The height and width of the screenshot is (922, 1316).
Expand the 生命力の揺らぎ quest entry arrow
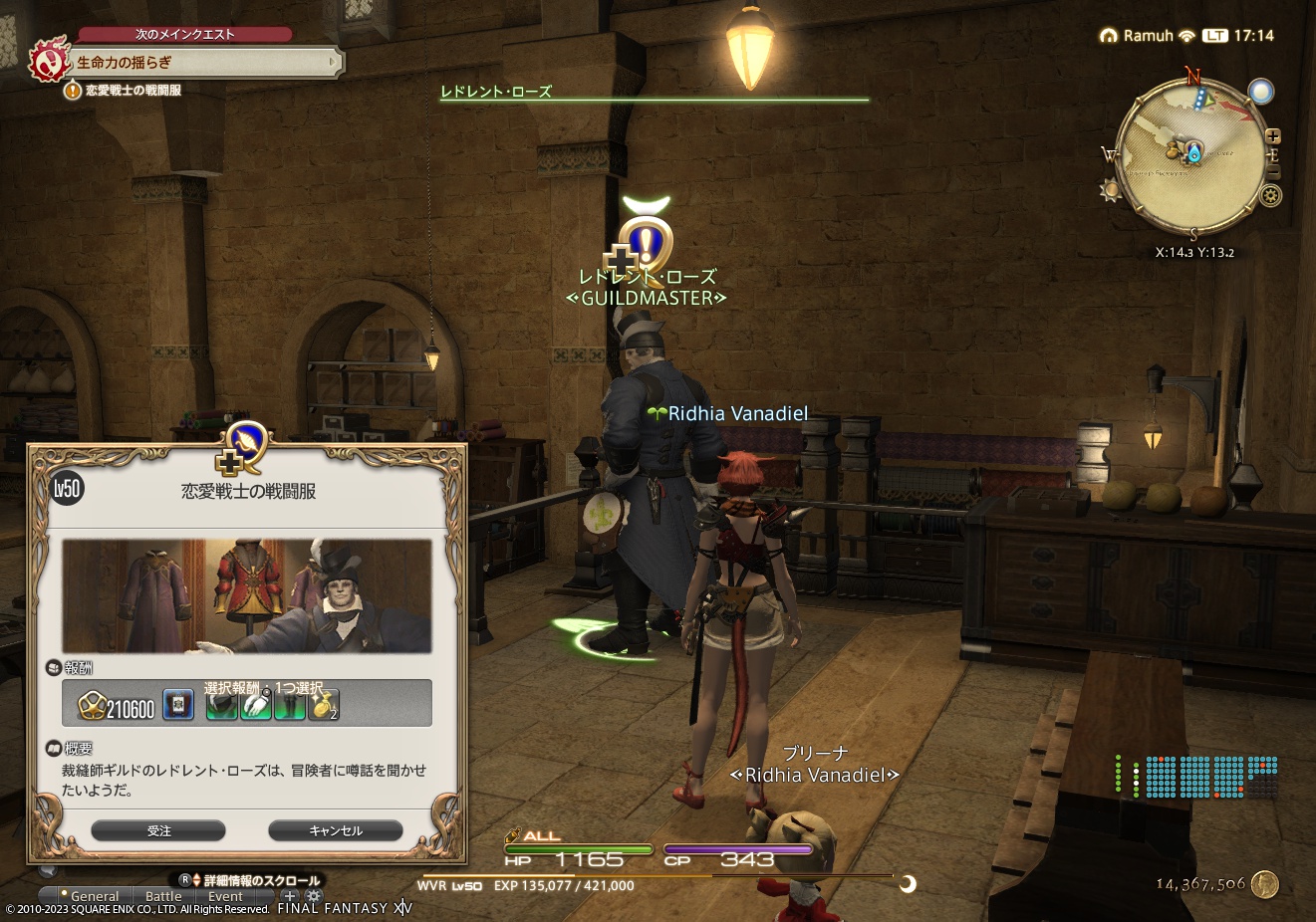click(x=332, y=62)
